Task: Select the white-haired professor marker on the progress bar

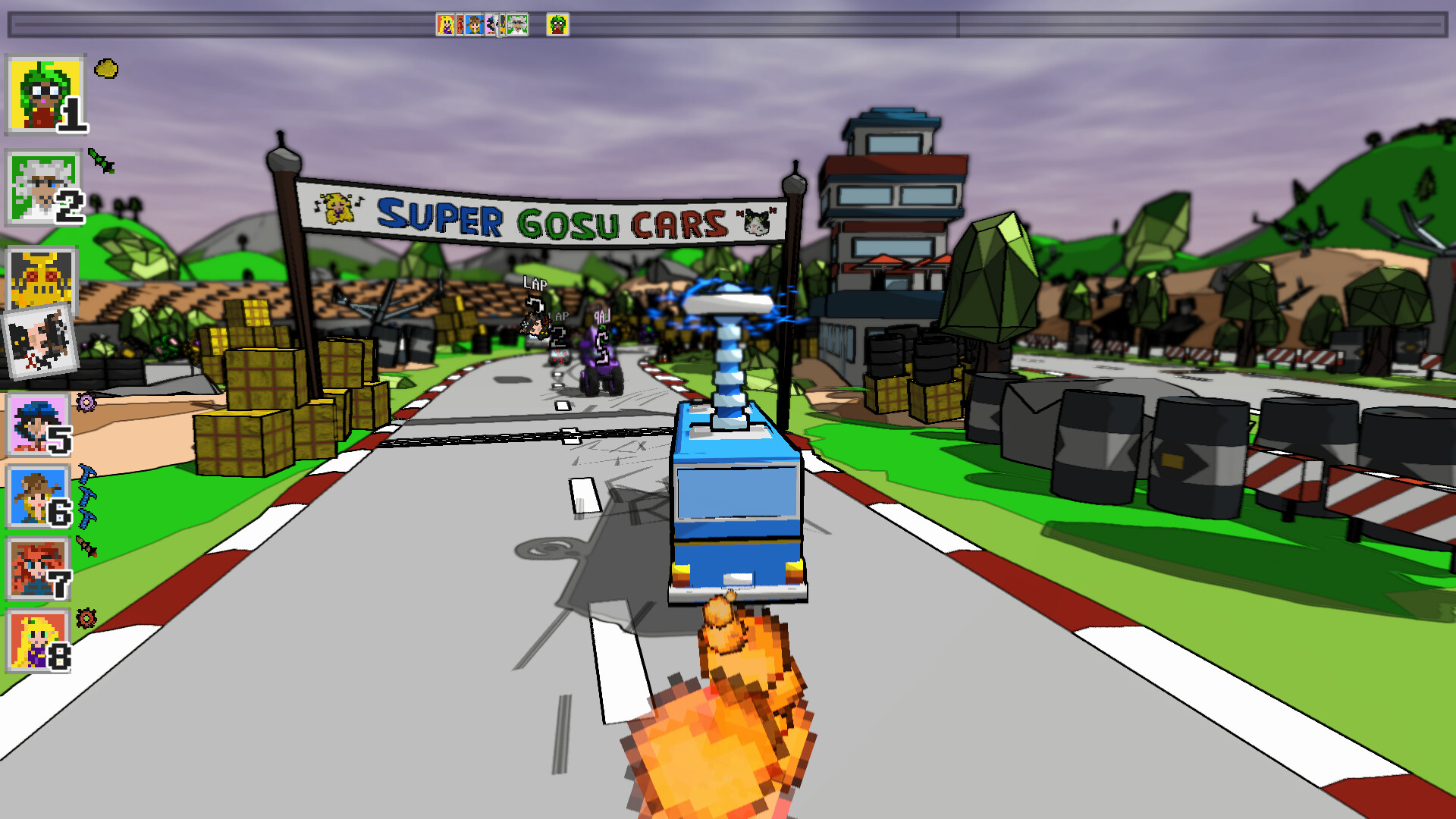Action: [517, 24]
